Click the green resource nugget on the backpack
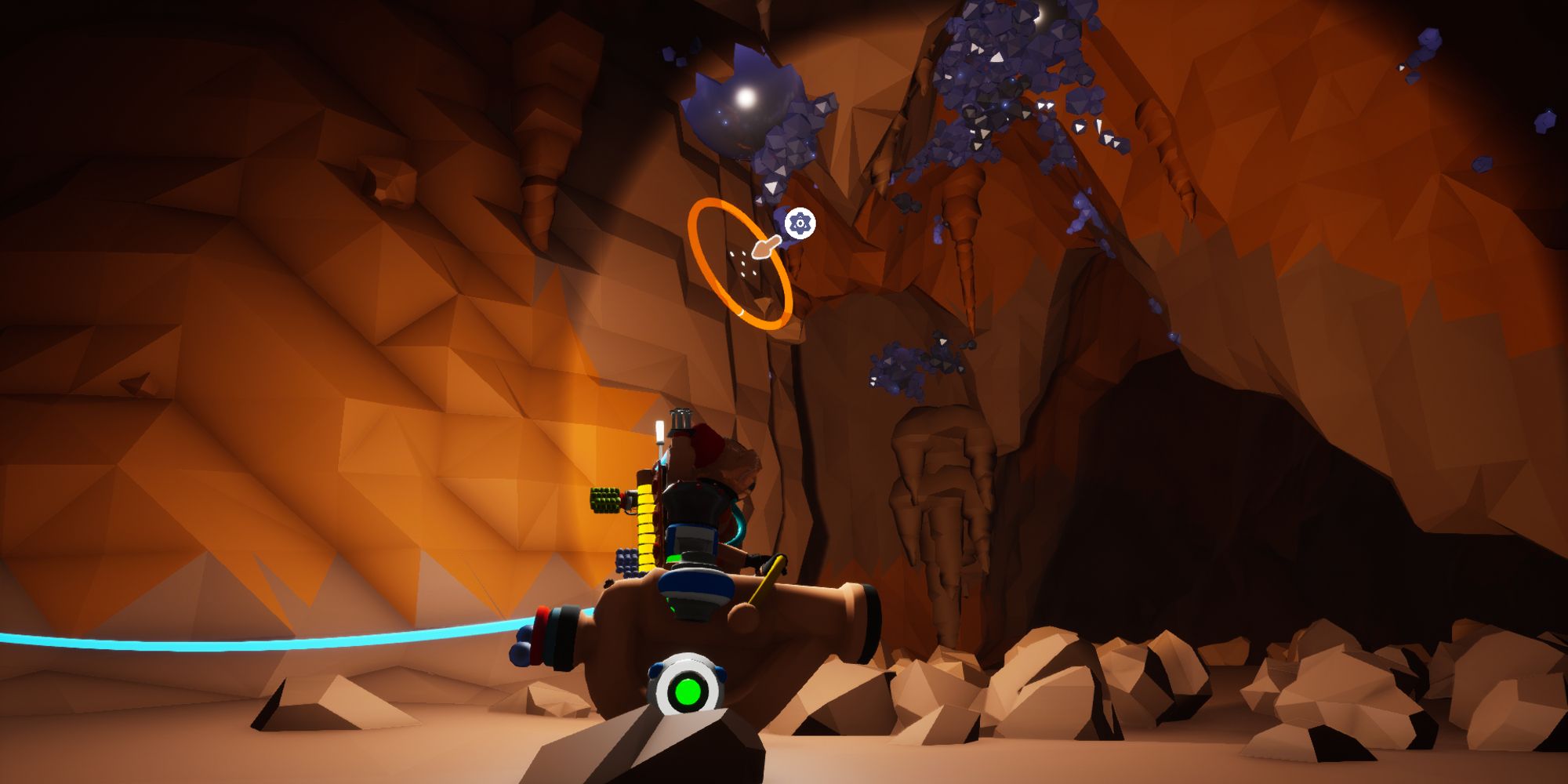 604,499
